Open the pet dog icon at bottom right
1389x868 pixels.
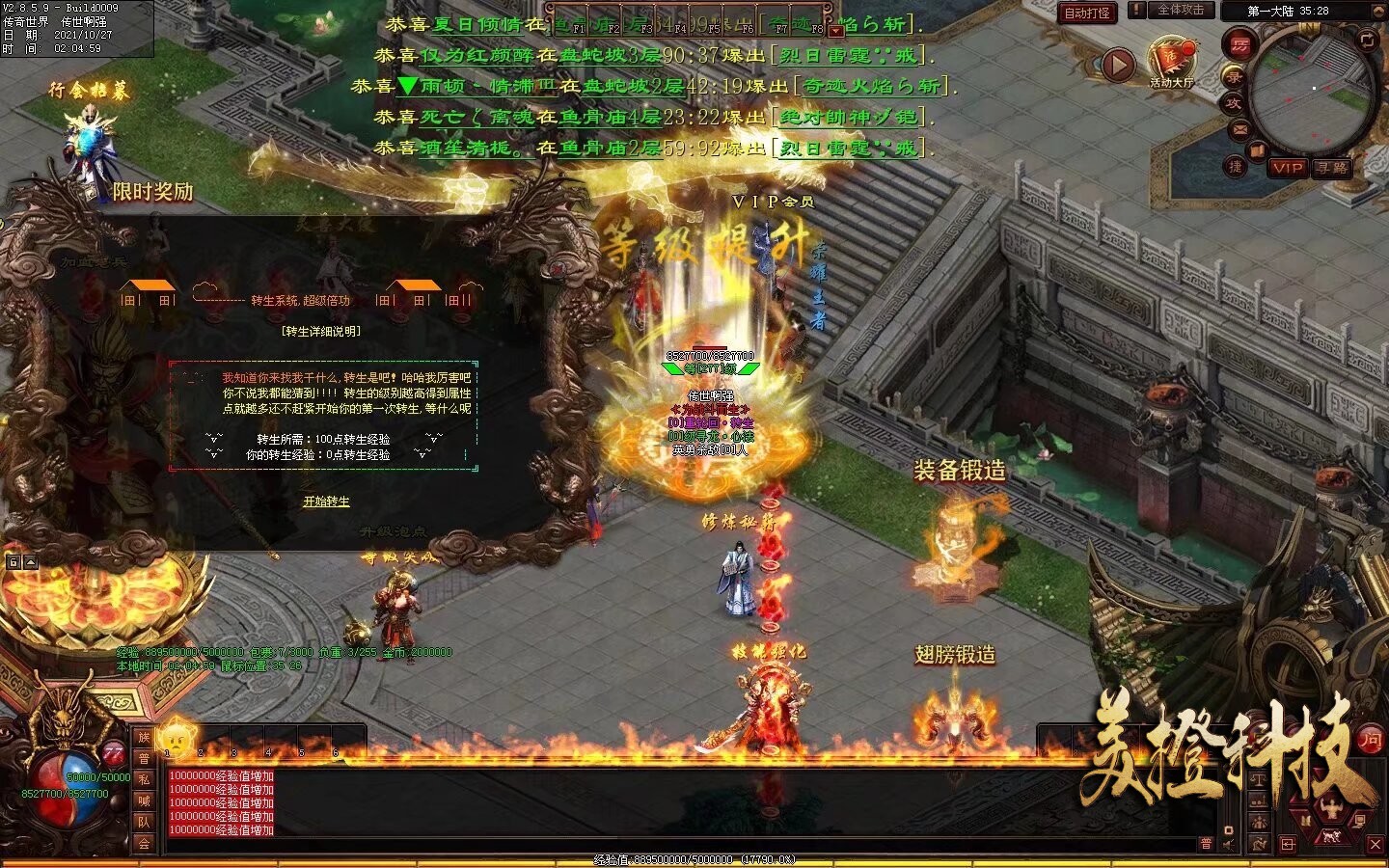(1331, 836)
